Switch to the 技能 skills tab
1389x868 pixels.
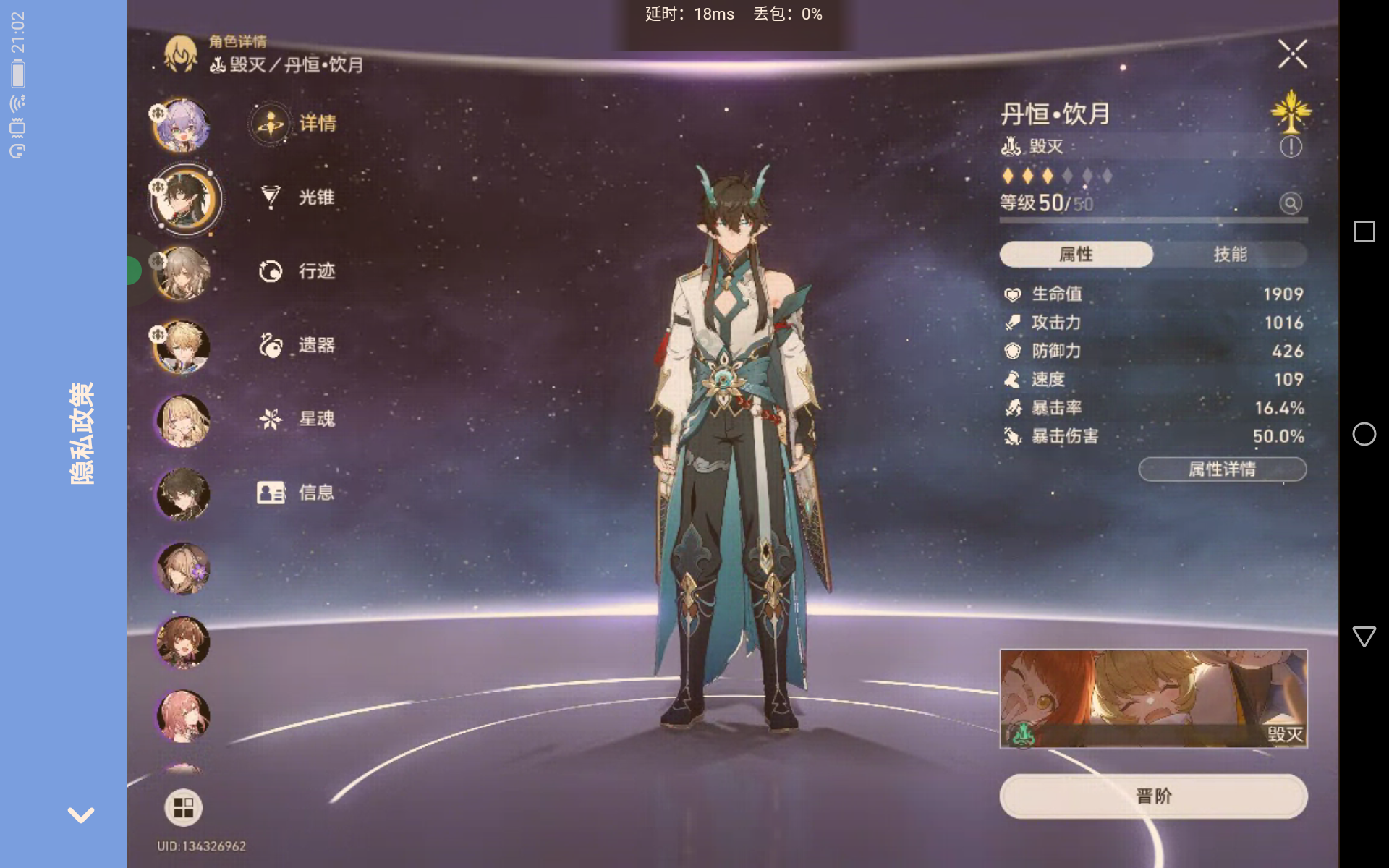(1230, 254)
